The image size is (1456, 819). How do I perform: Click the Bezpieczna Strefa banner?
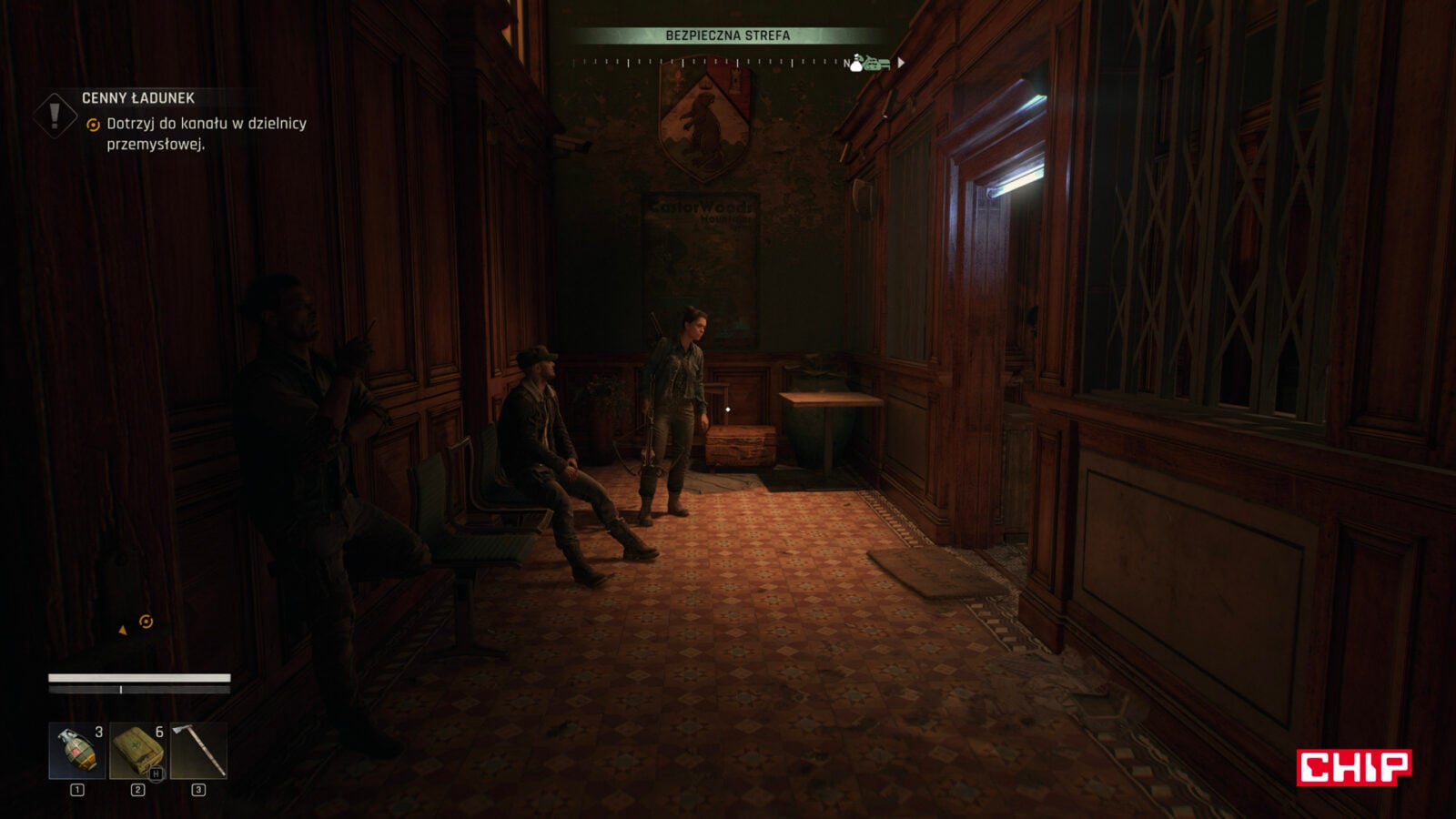[x=727, y=35]
